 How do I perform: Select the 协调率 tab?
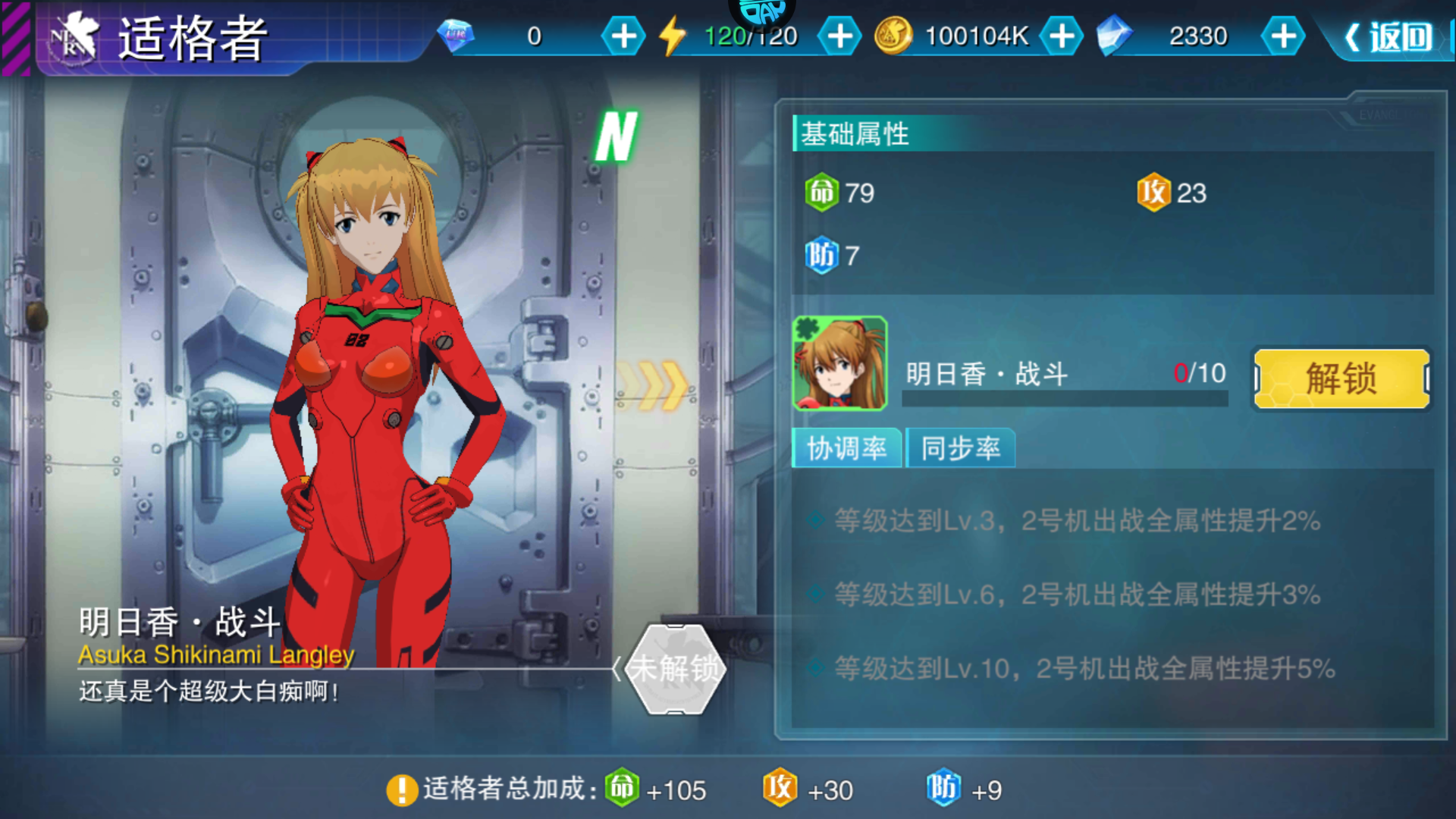[x=846, y=448]
